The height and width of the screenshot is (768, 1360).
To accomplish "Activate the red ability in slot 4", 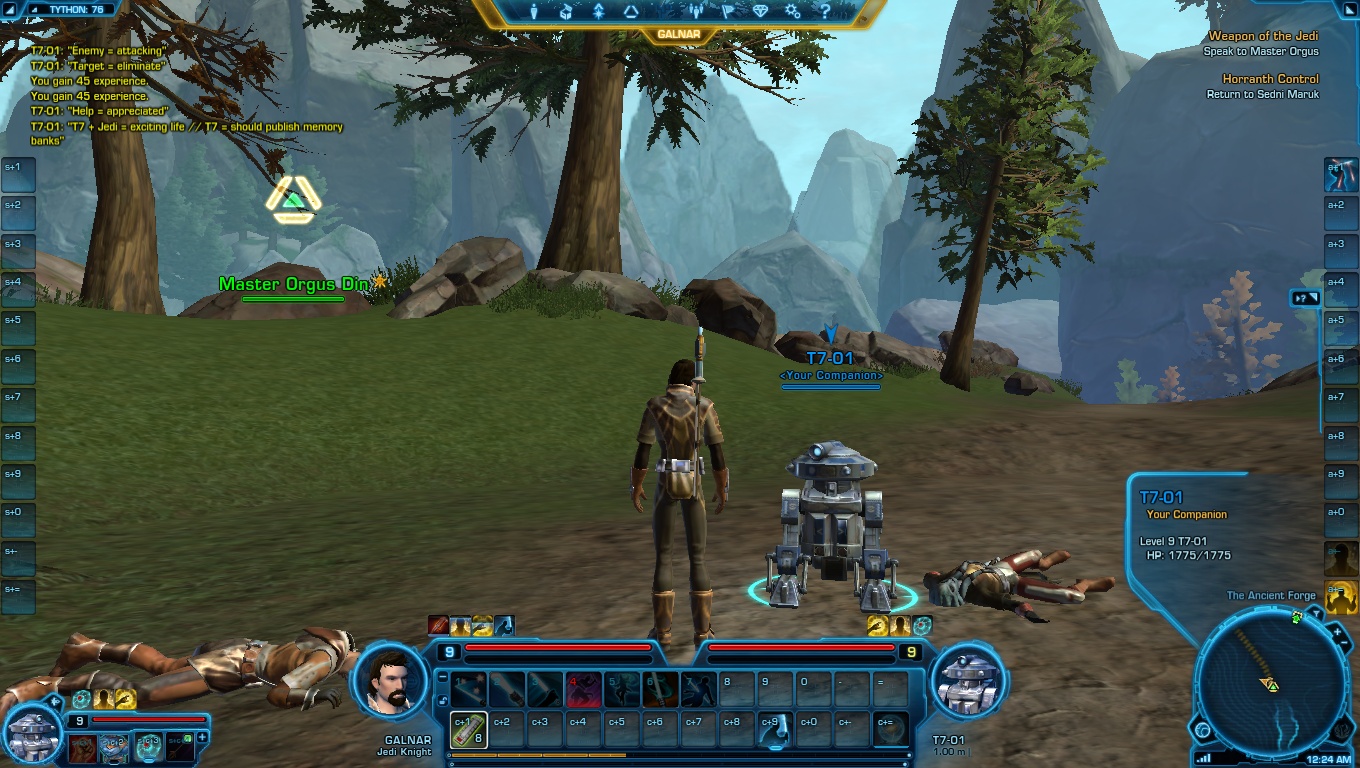I will (583, 689).
